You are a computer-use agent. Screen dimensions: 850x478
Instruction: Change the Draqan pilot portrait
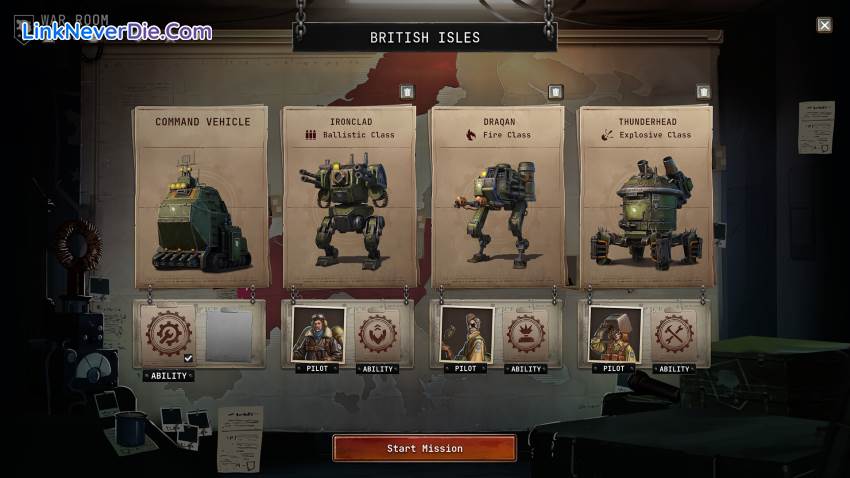(466, 334)
